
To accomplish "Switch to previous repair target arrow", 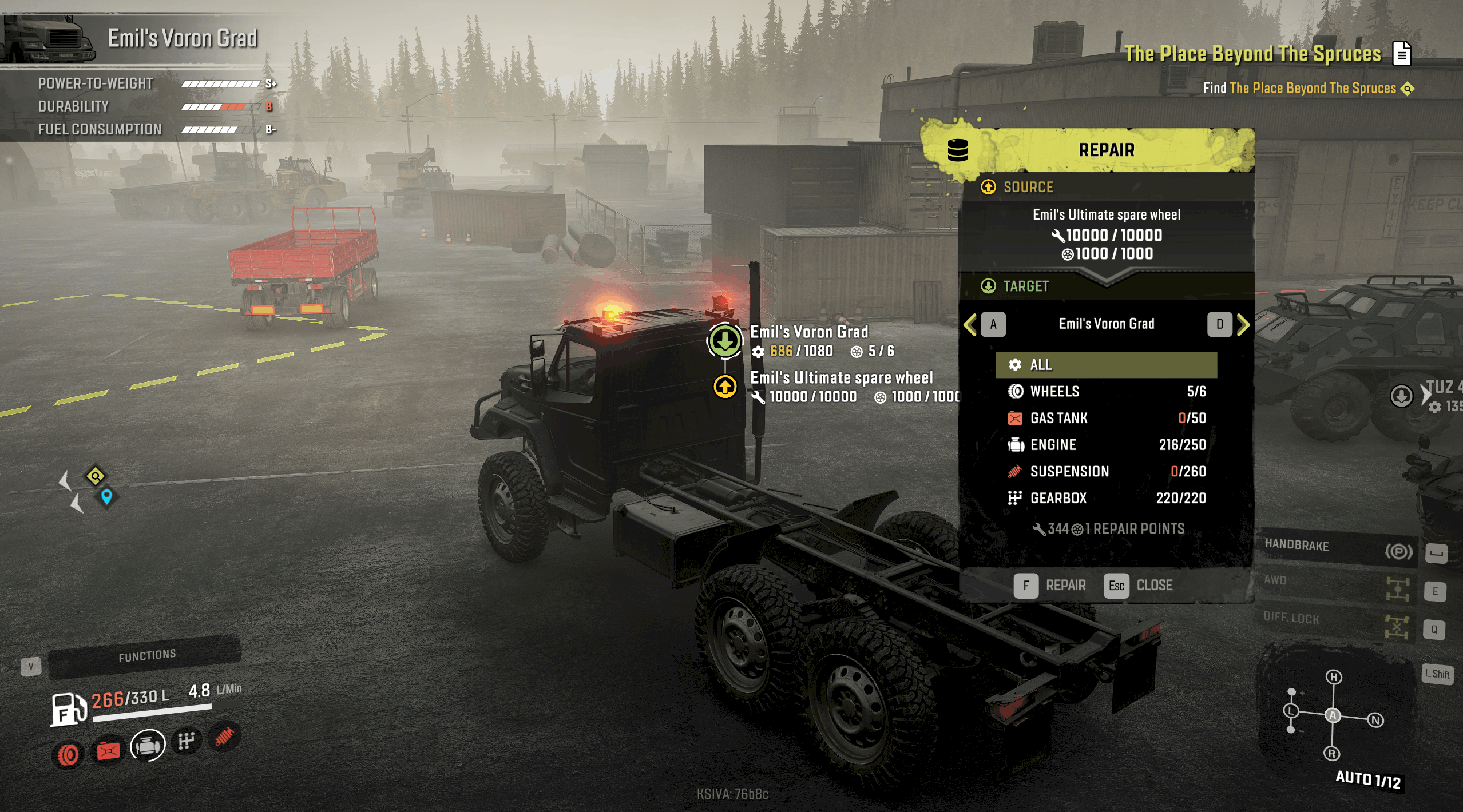I will coord(972,325).
